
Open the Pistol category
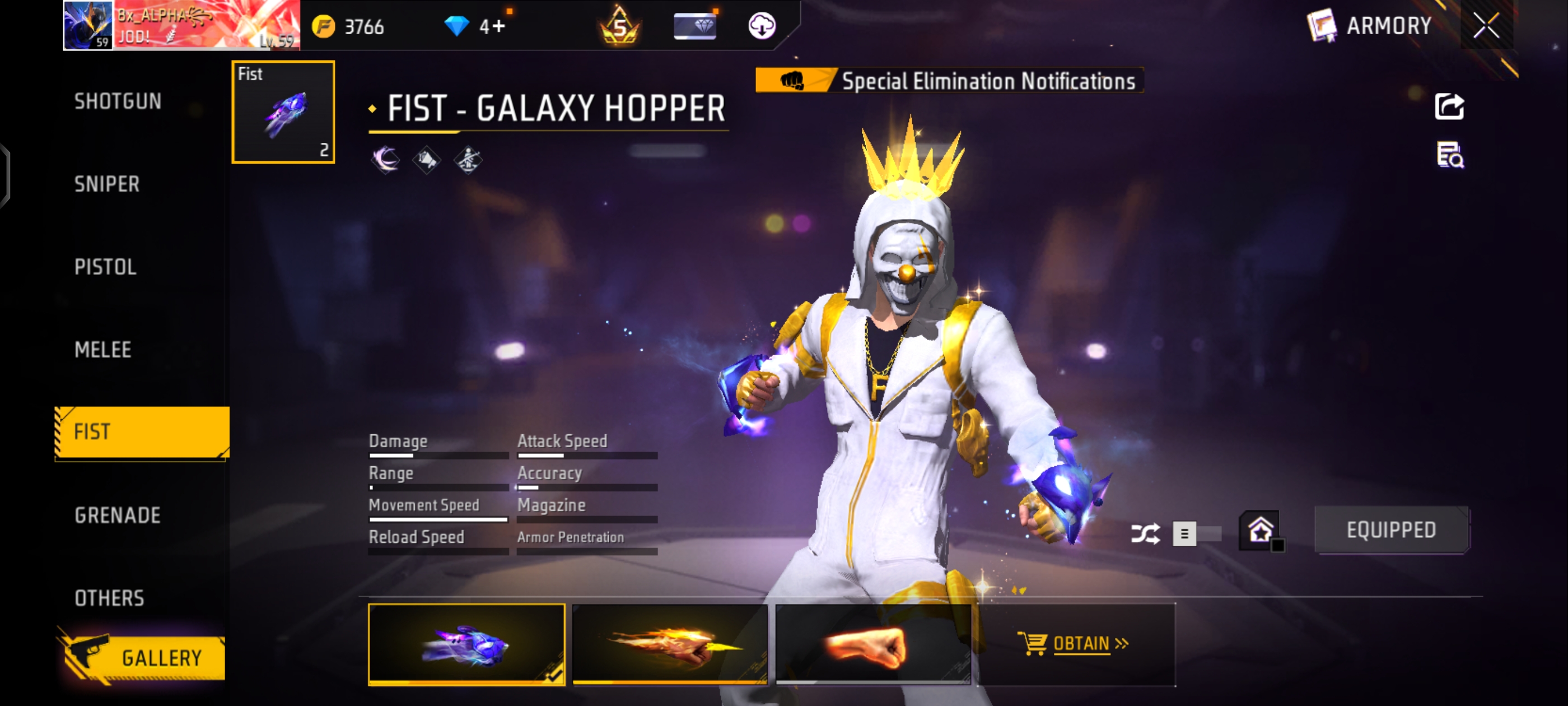[x=105, y=267]
